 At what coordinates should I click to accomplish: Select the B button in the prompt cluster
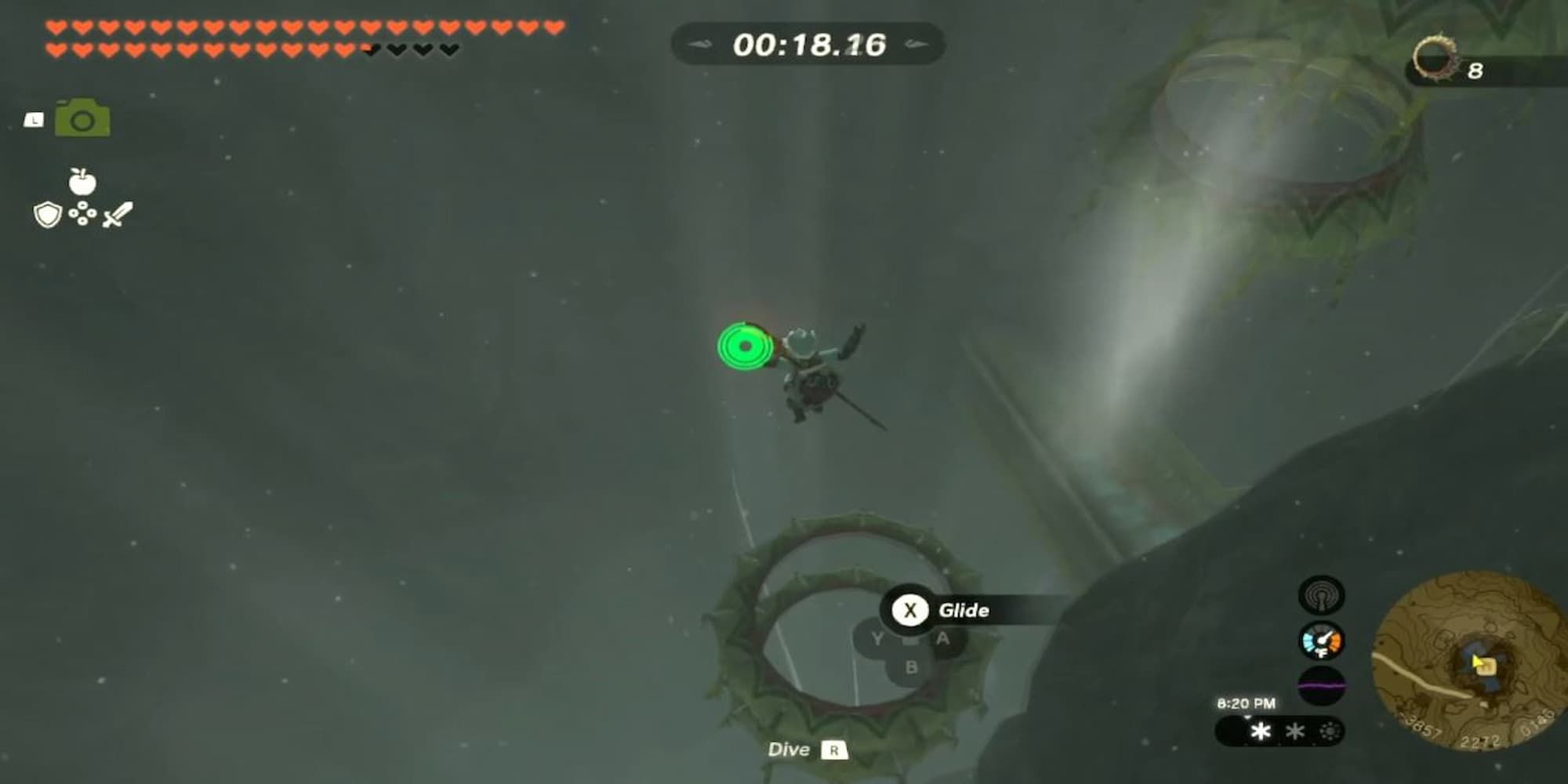pyautogui.click(x=909, y=668)
